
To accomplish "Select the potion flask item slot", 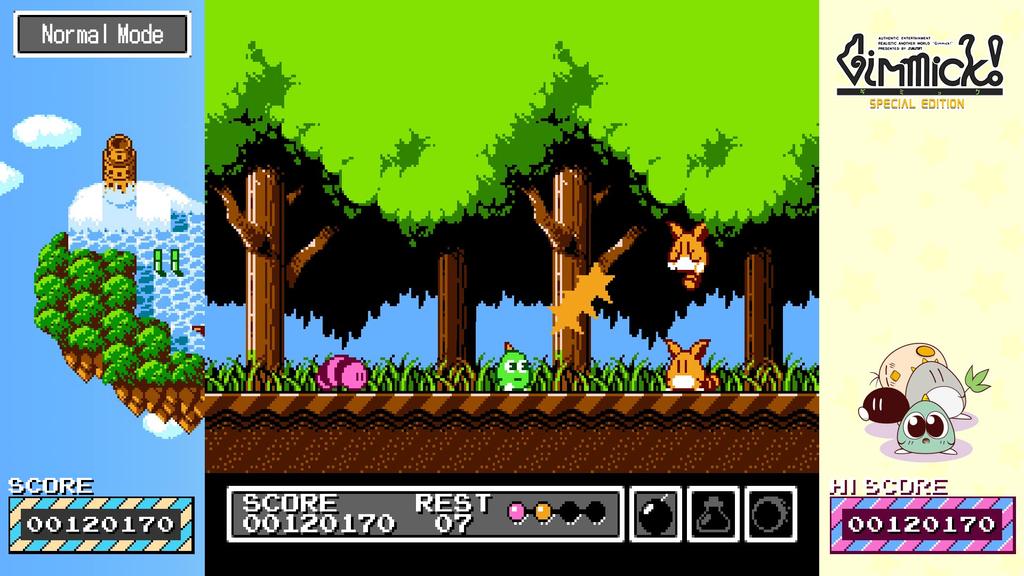I will click(713, 513).
